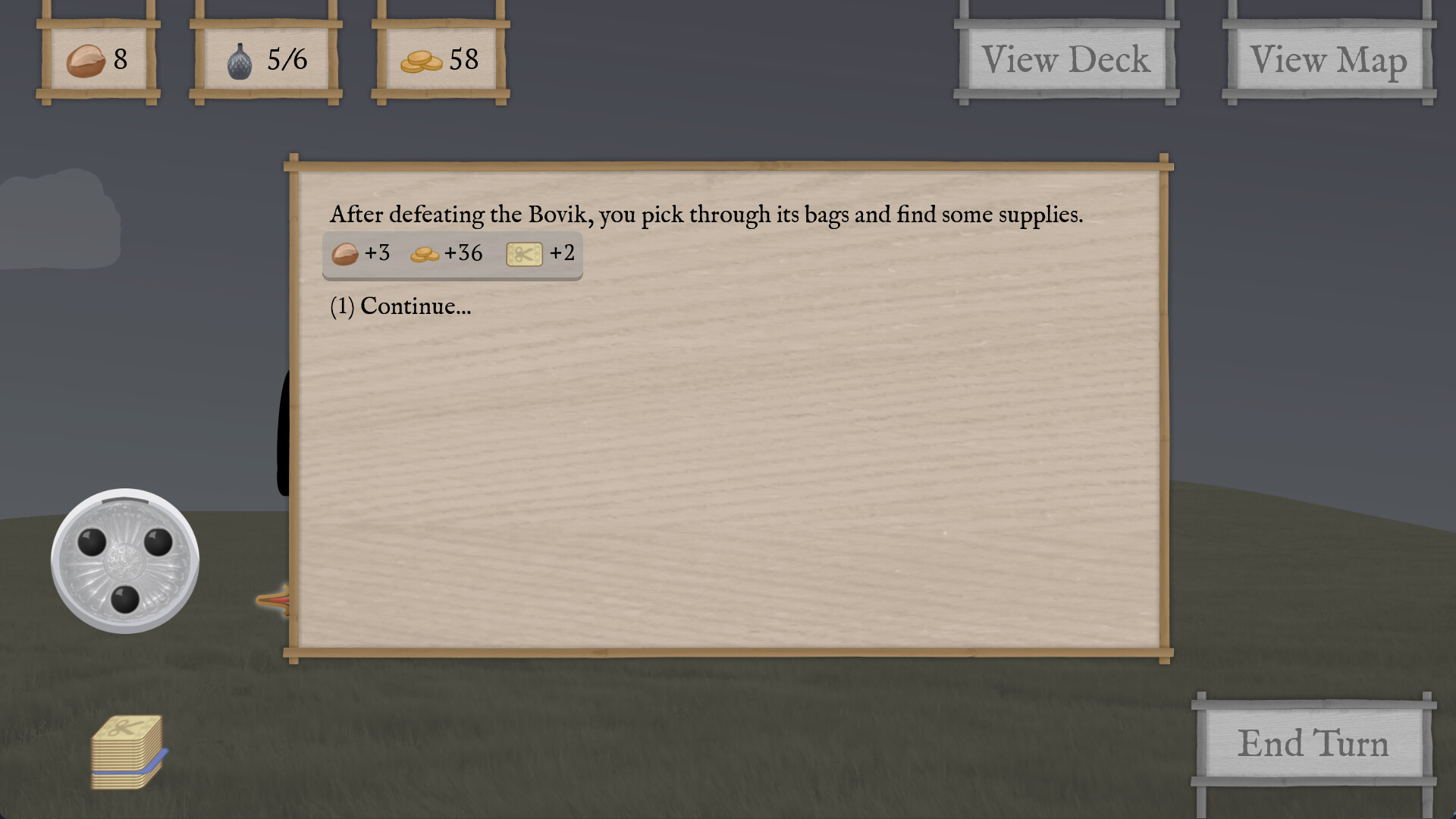The width and height of the screenshot is (1456, 819).
Task: Open the View Deck screen
Action: (x=1065, y=59)
